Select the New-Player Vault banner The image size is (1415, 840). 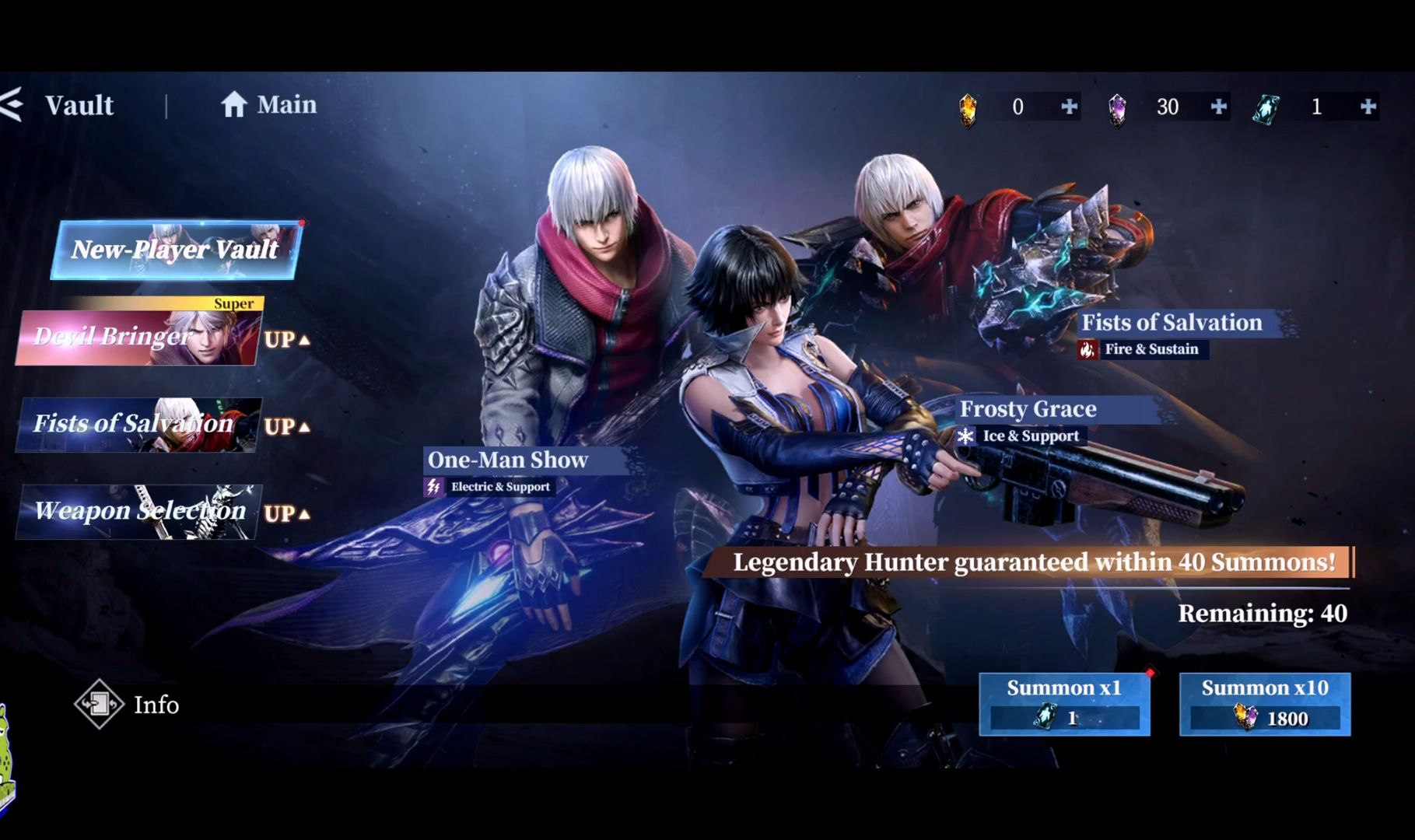176,250
